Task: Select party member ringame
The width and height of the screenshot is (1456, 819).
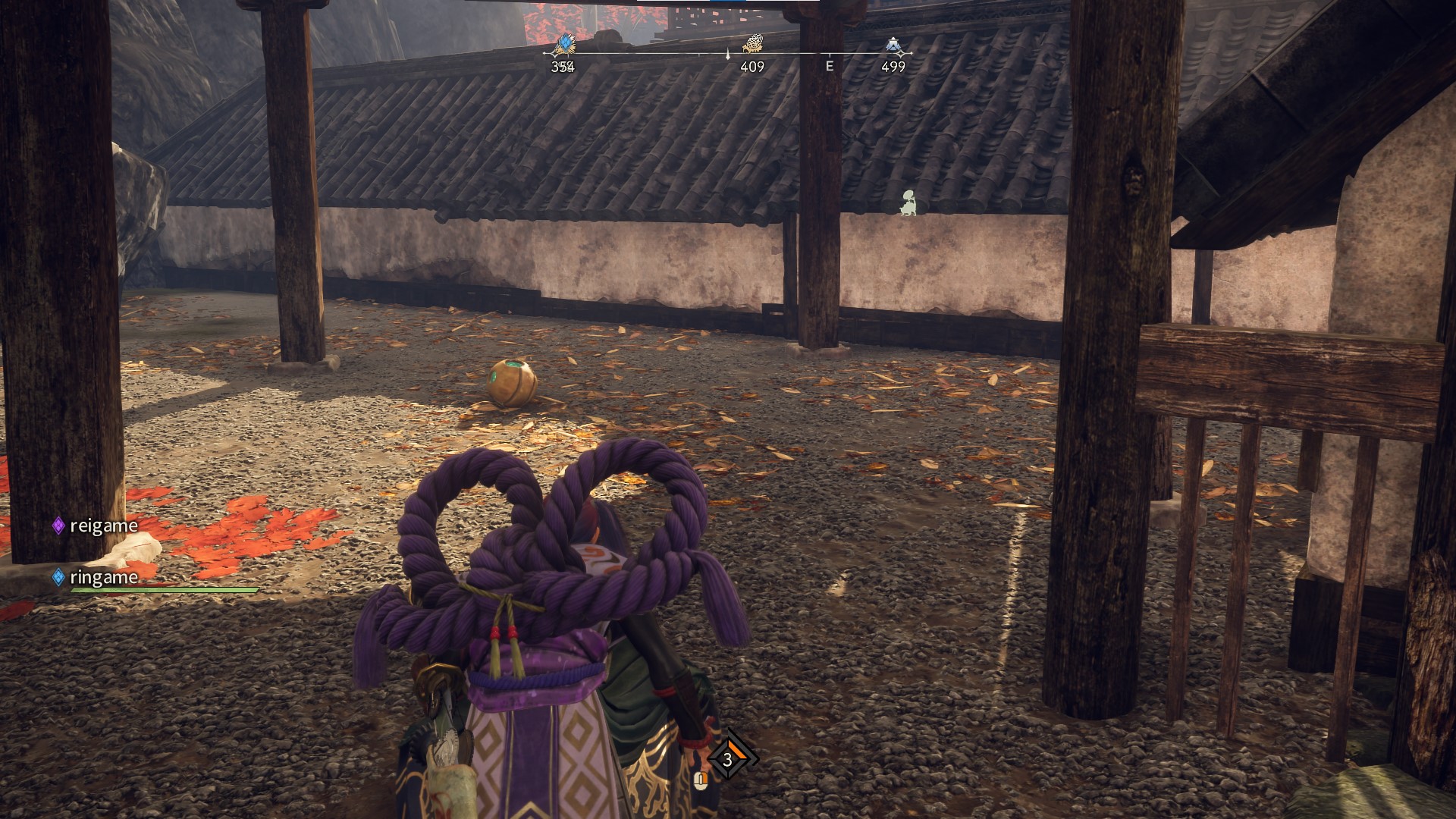Action: click(103, 577)
